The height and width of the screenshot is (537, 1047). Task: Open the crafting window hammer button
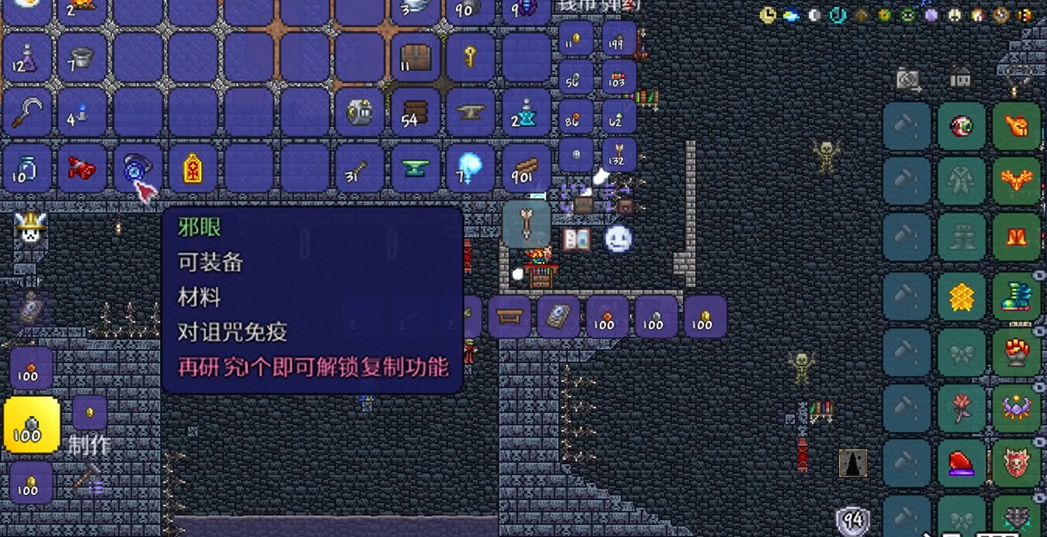89,479
